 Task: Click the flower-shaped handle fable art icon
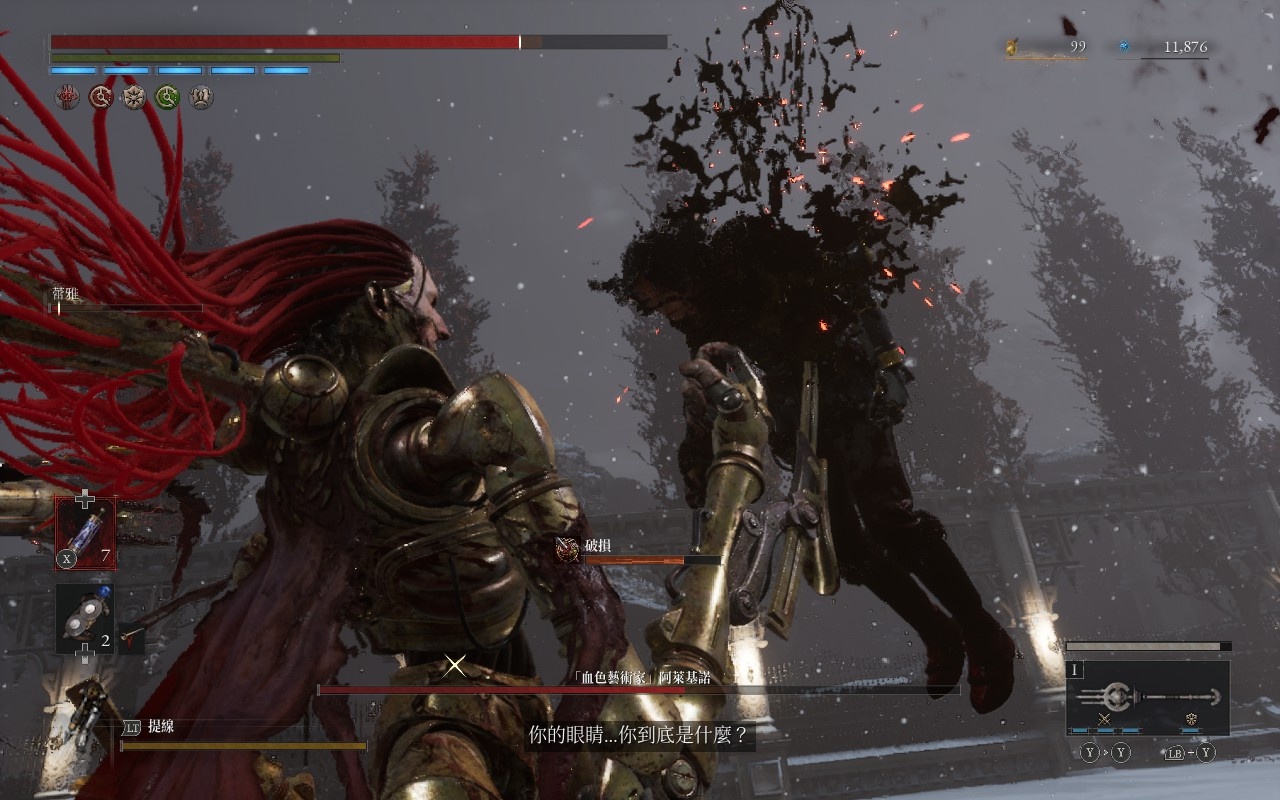[x=1192, y=718]
